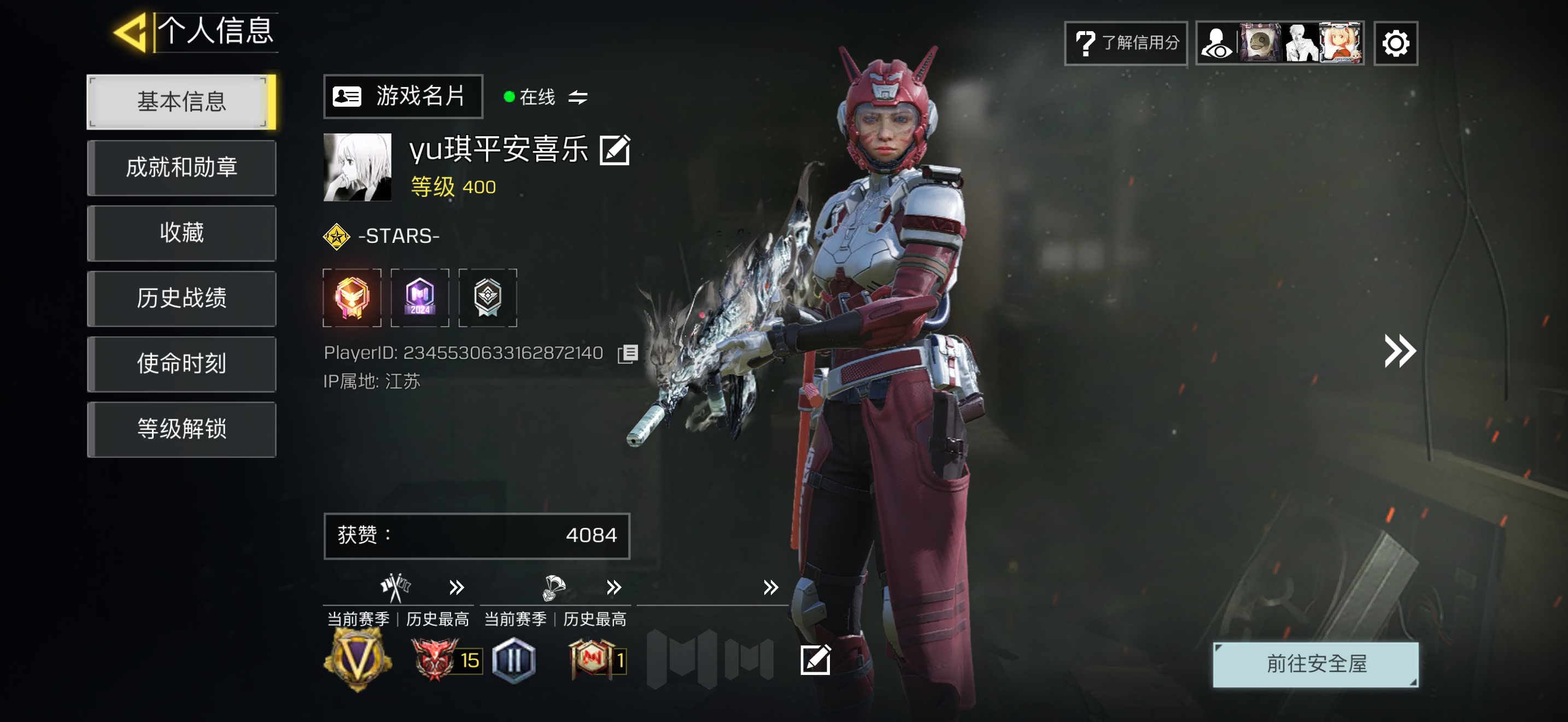
Task: Toggle the 在线 online status switch
Action: coord(577,97)
